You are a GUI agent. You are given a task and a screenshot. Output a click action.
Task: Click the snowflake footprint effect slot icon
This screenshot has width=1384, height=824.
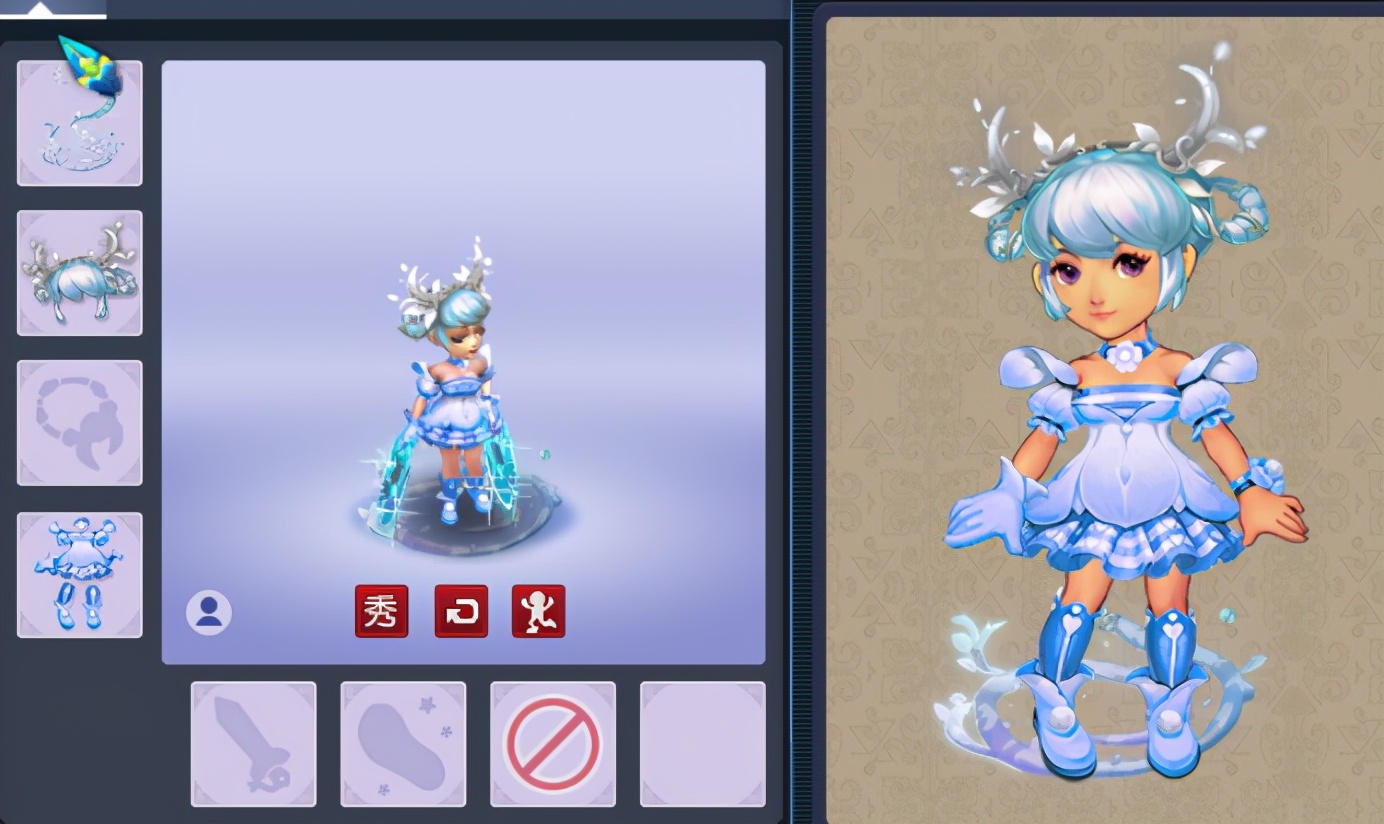(x=403, y=744)
